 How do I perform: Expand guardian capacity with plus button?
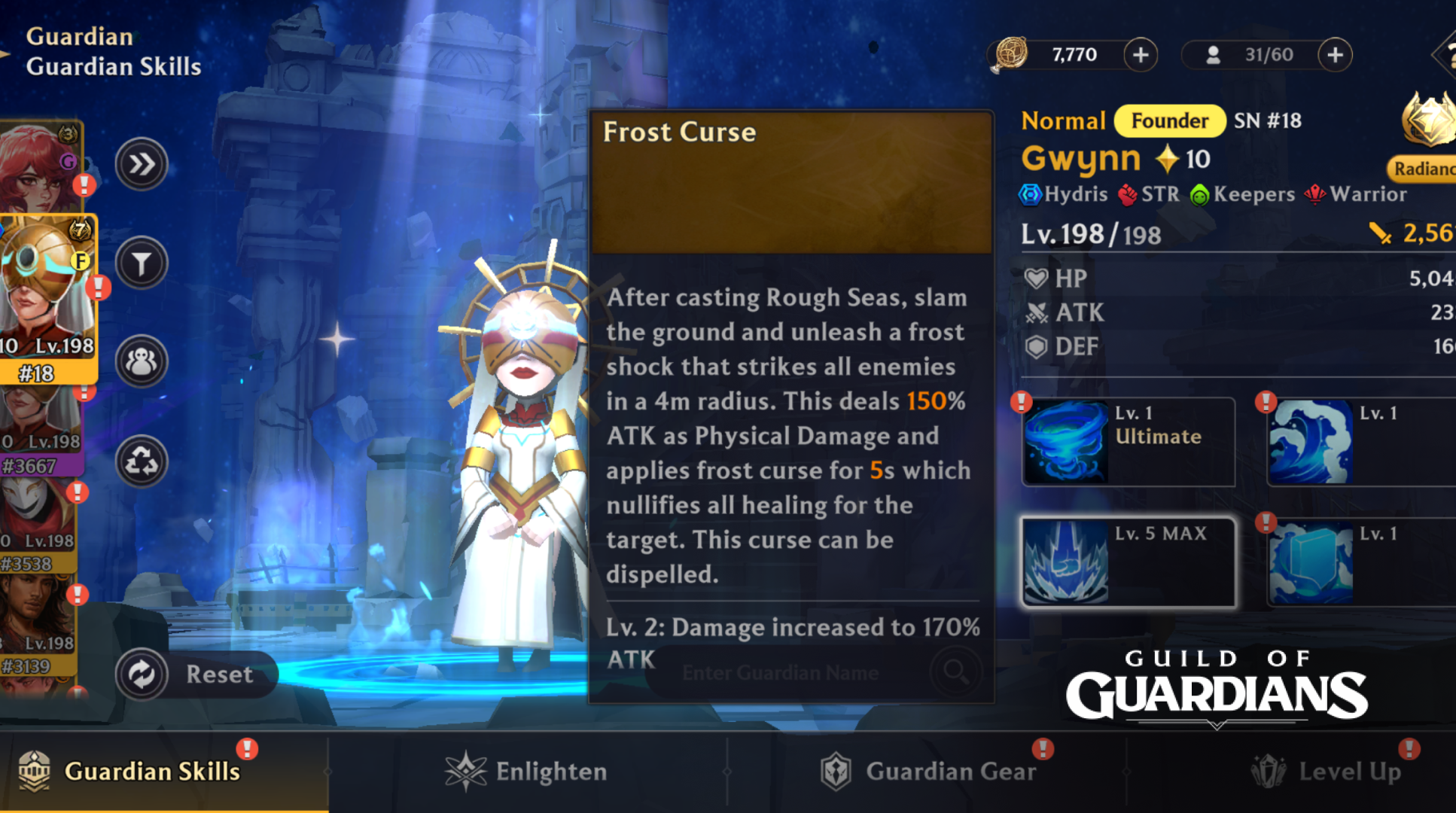pos(1335,55)
